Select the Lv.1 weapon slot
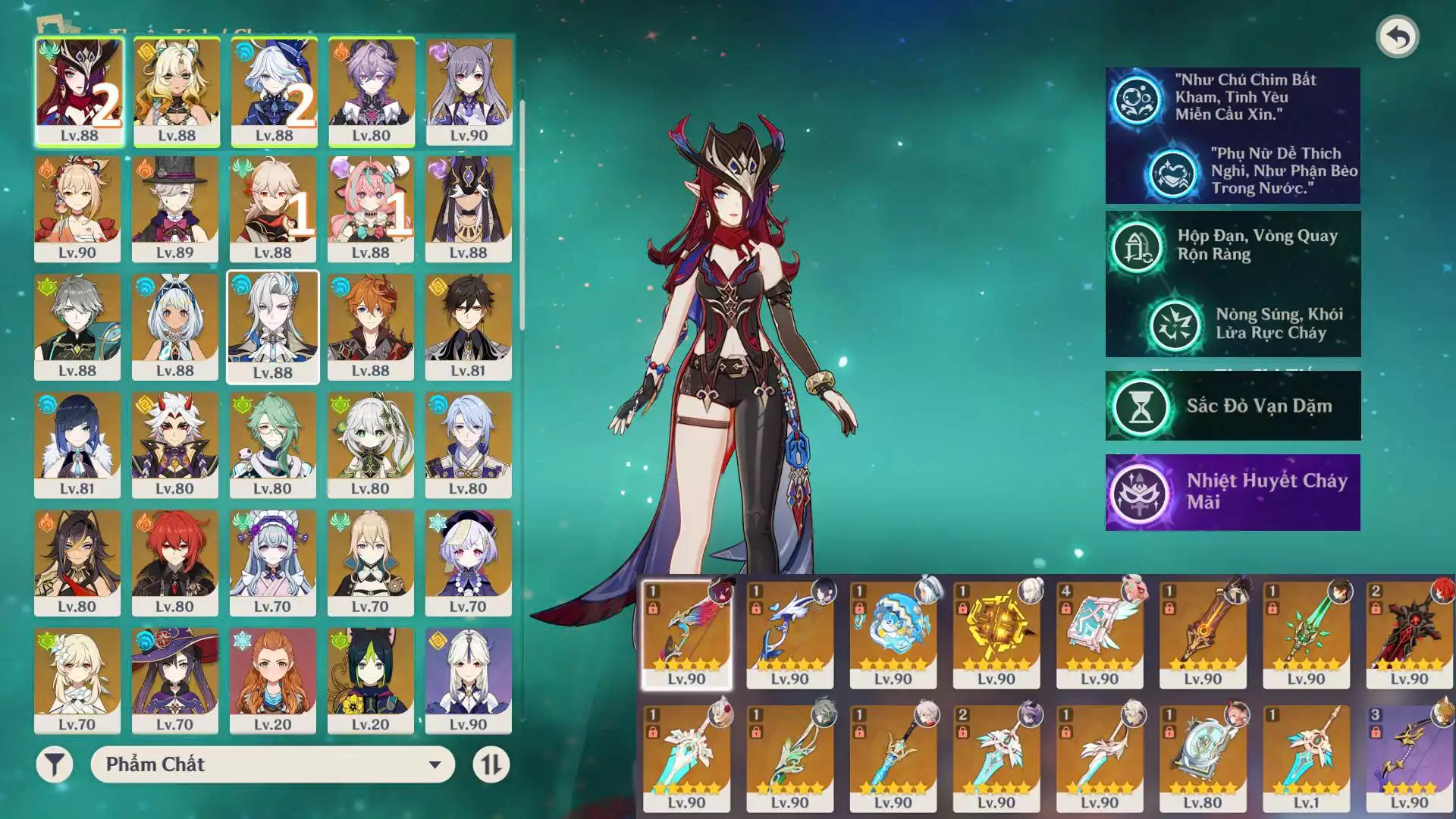Image resolution: width=1456 pixels, height=819 pixels. (1306, 758)
